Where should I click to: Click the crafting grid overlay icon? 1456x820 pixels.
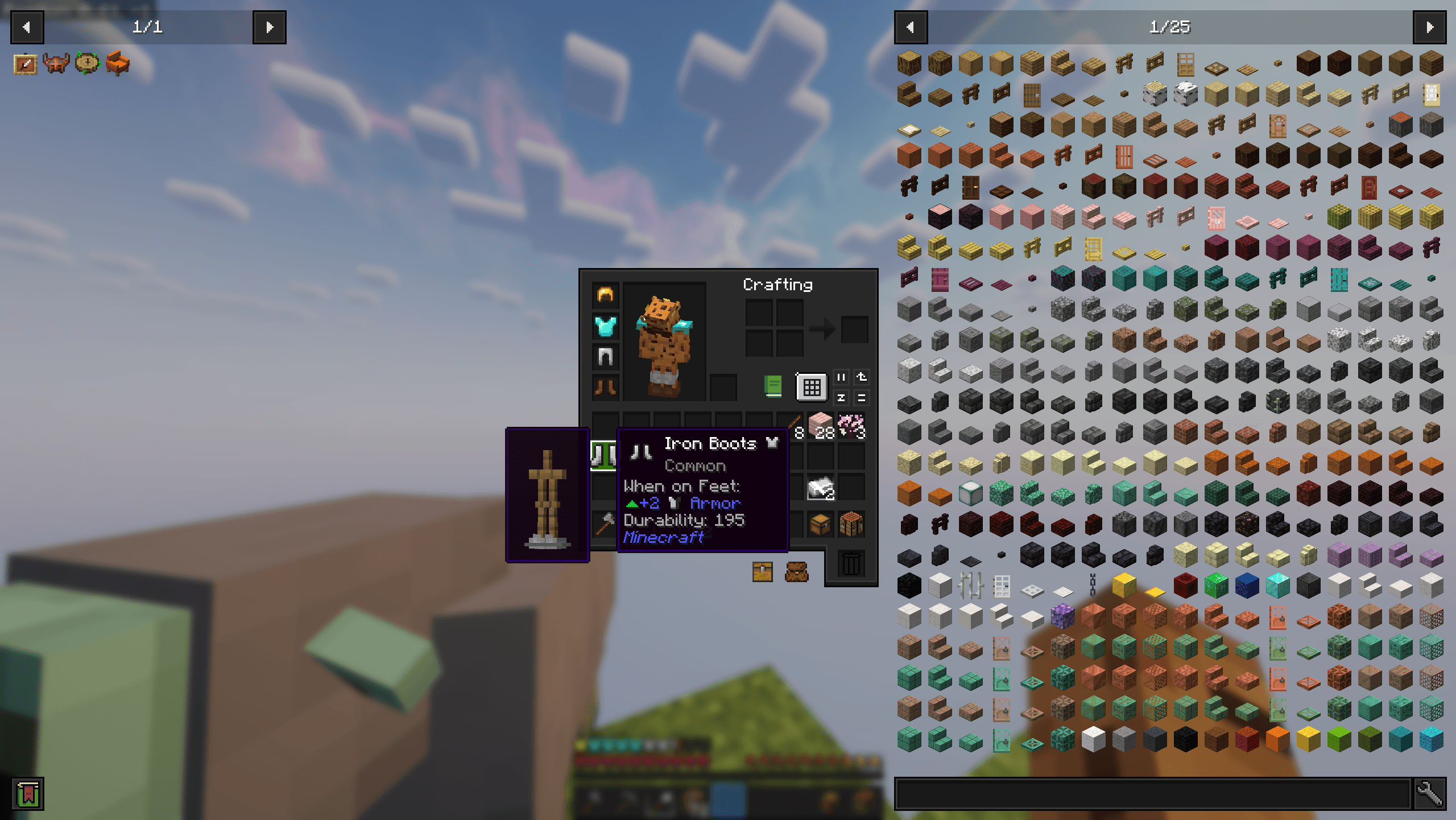[810, 386]
